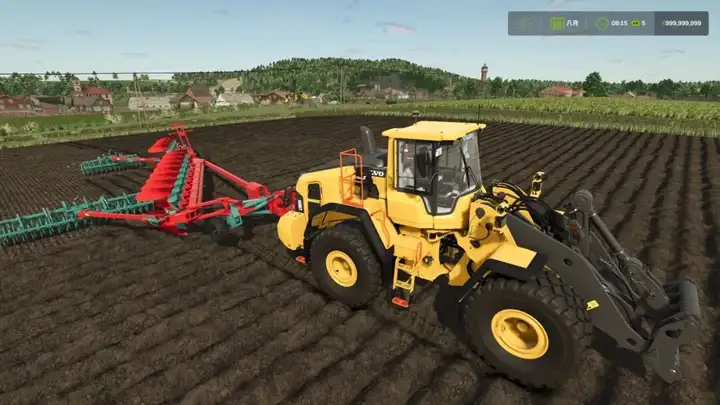Click the weather forecast icon

pyautogui.click(x=526, y=23)
